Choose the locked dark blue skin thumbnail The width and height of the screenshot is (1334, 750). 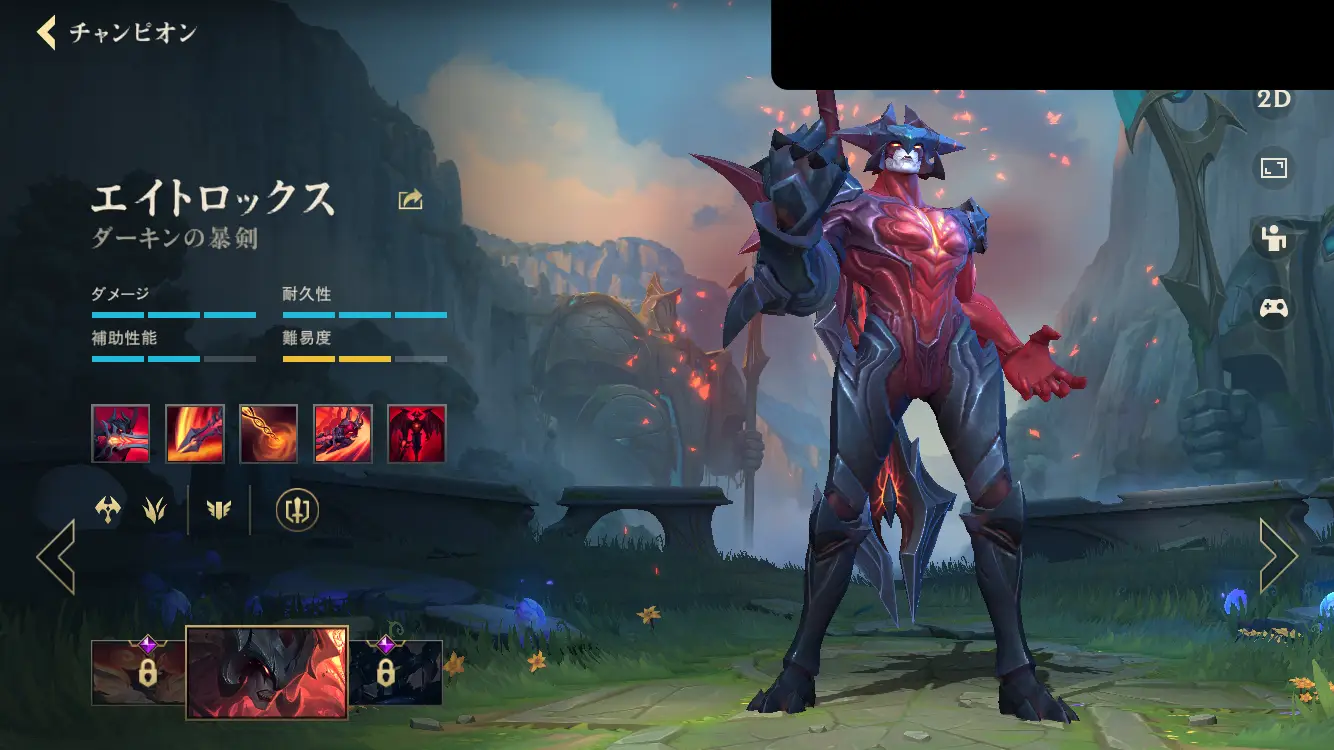tap(396, 672)
